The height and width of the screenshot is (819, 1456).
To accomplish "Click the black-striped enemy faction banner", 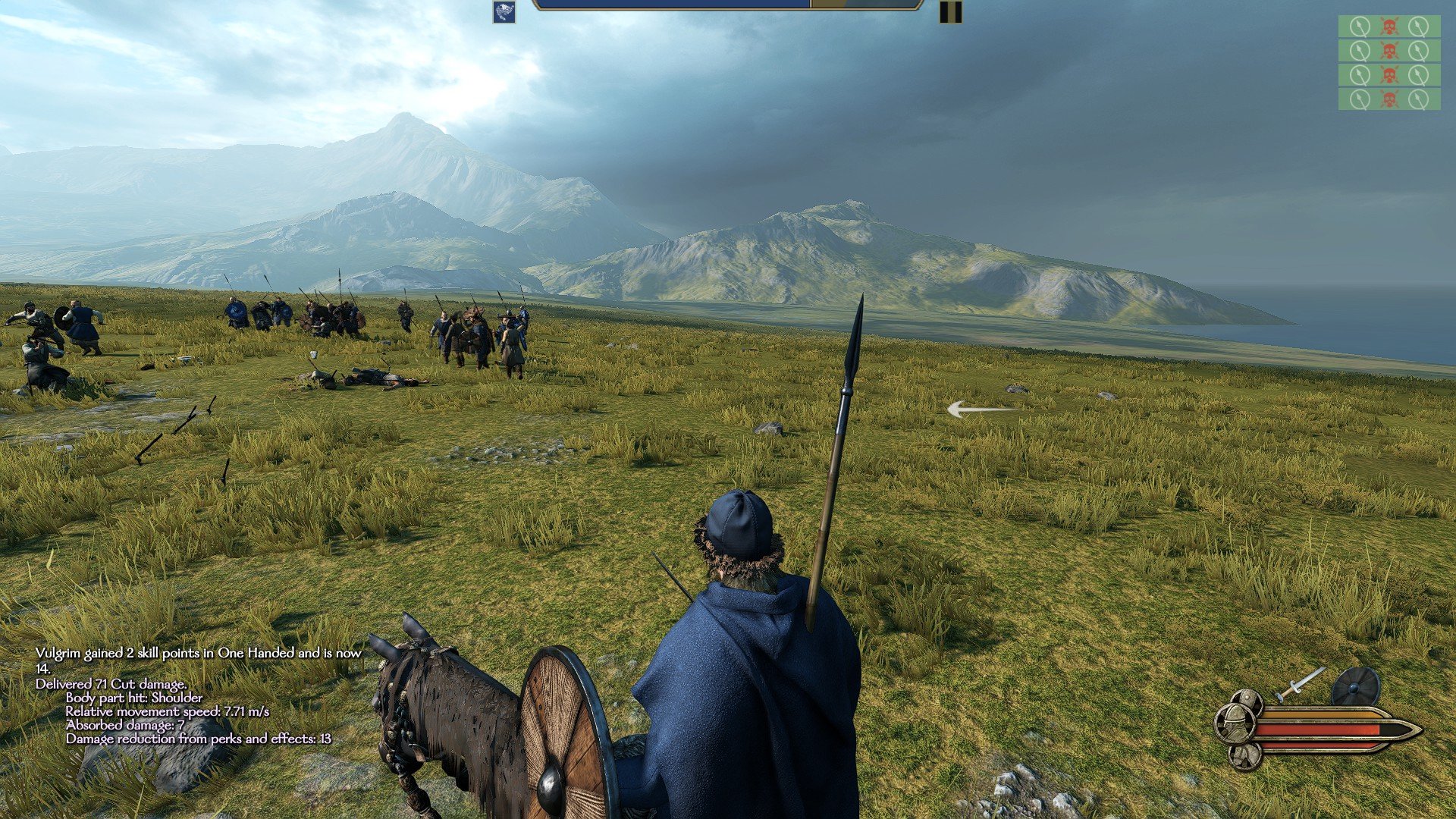I will coord(950,12).
